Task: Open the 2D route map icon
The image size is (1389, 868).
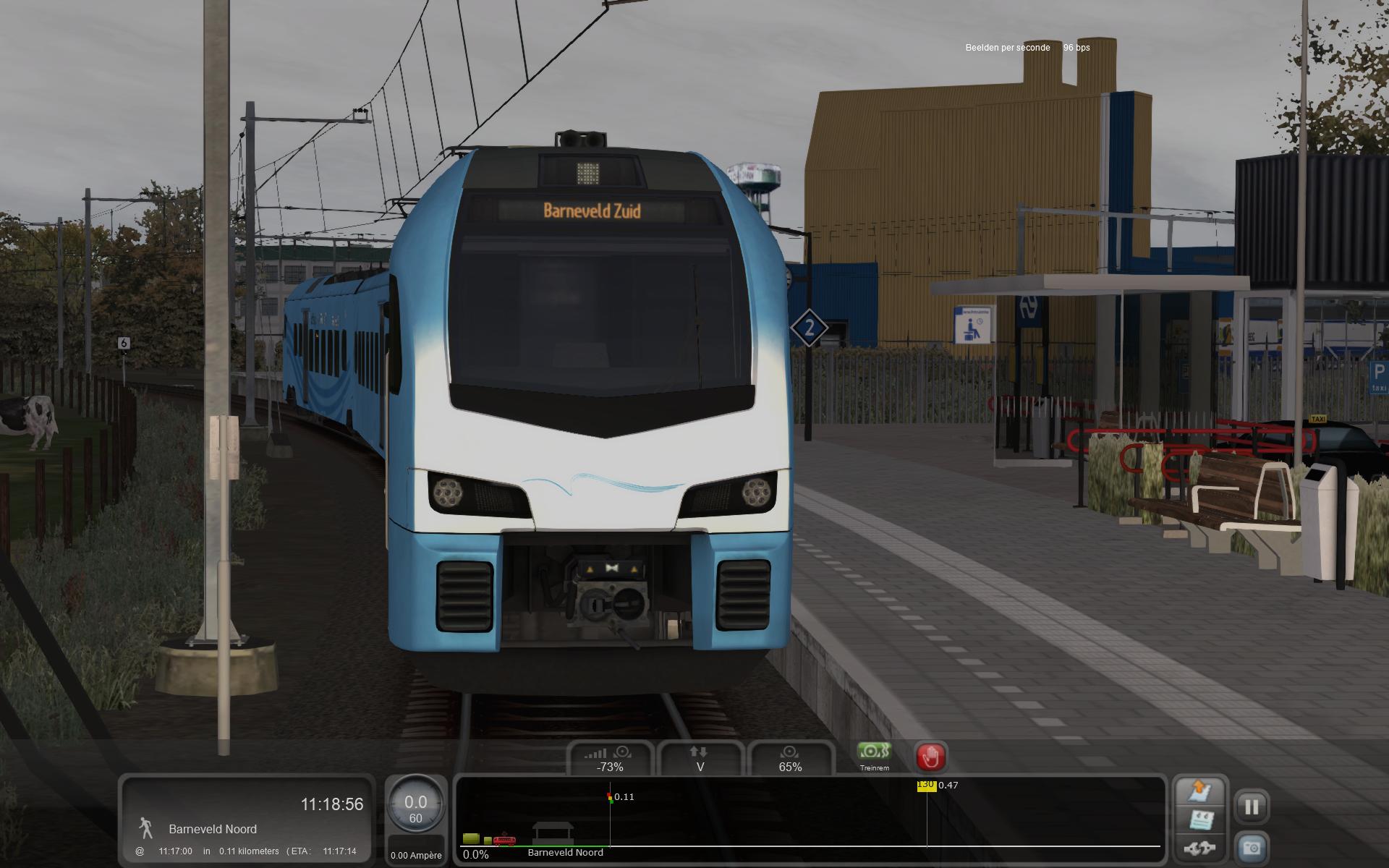Action: [x=1198, y=791]
